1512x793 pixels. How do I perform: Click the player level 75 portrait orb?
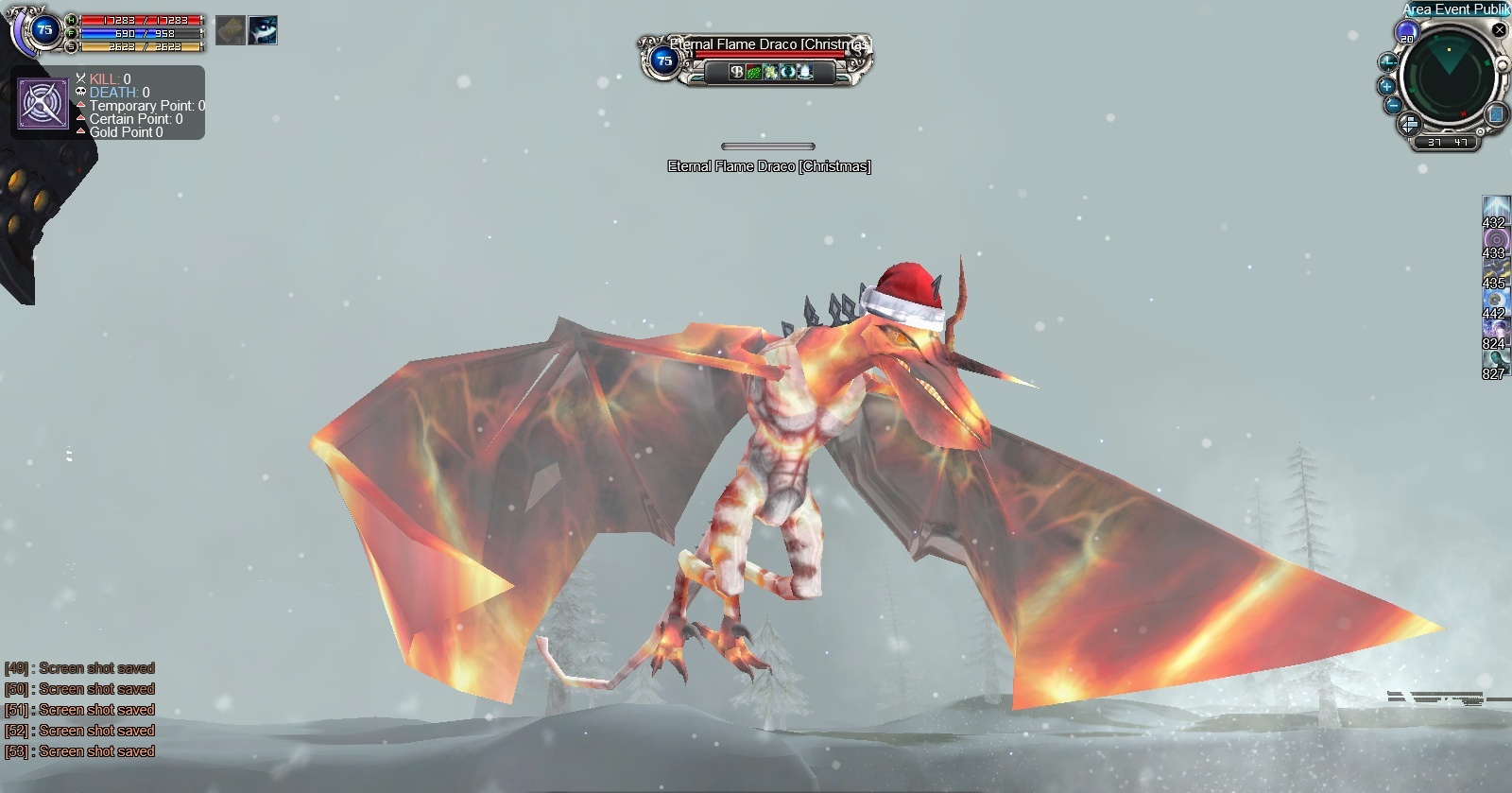point(43,30)
